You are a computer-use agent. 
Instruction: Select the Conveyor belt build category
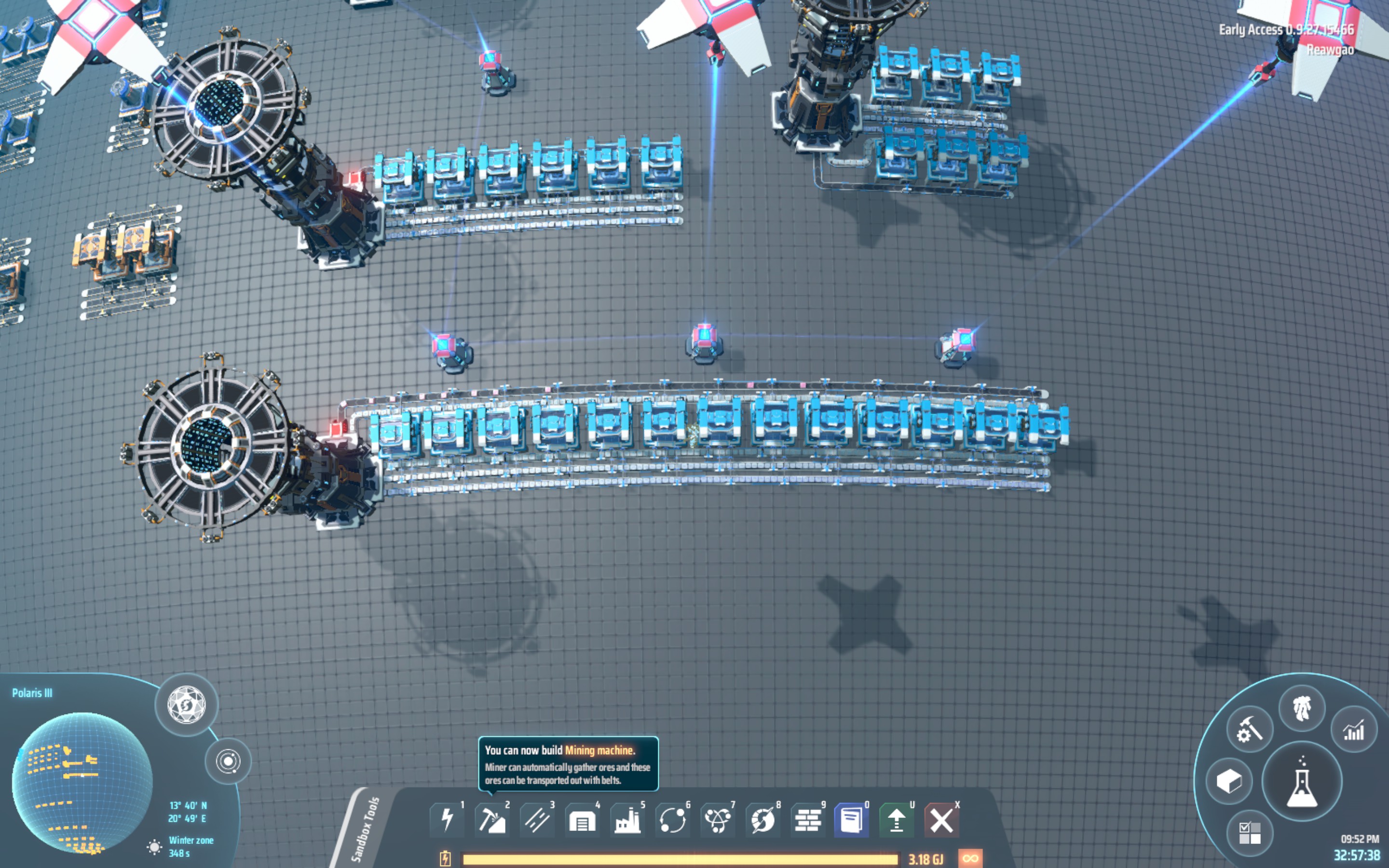tap(537, 820)
